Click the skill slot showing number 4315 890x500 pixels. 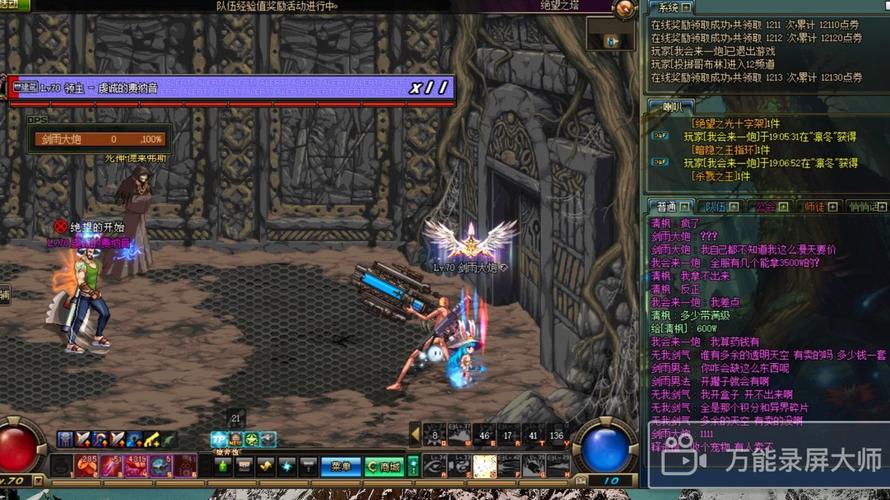pos(136,465)
